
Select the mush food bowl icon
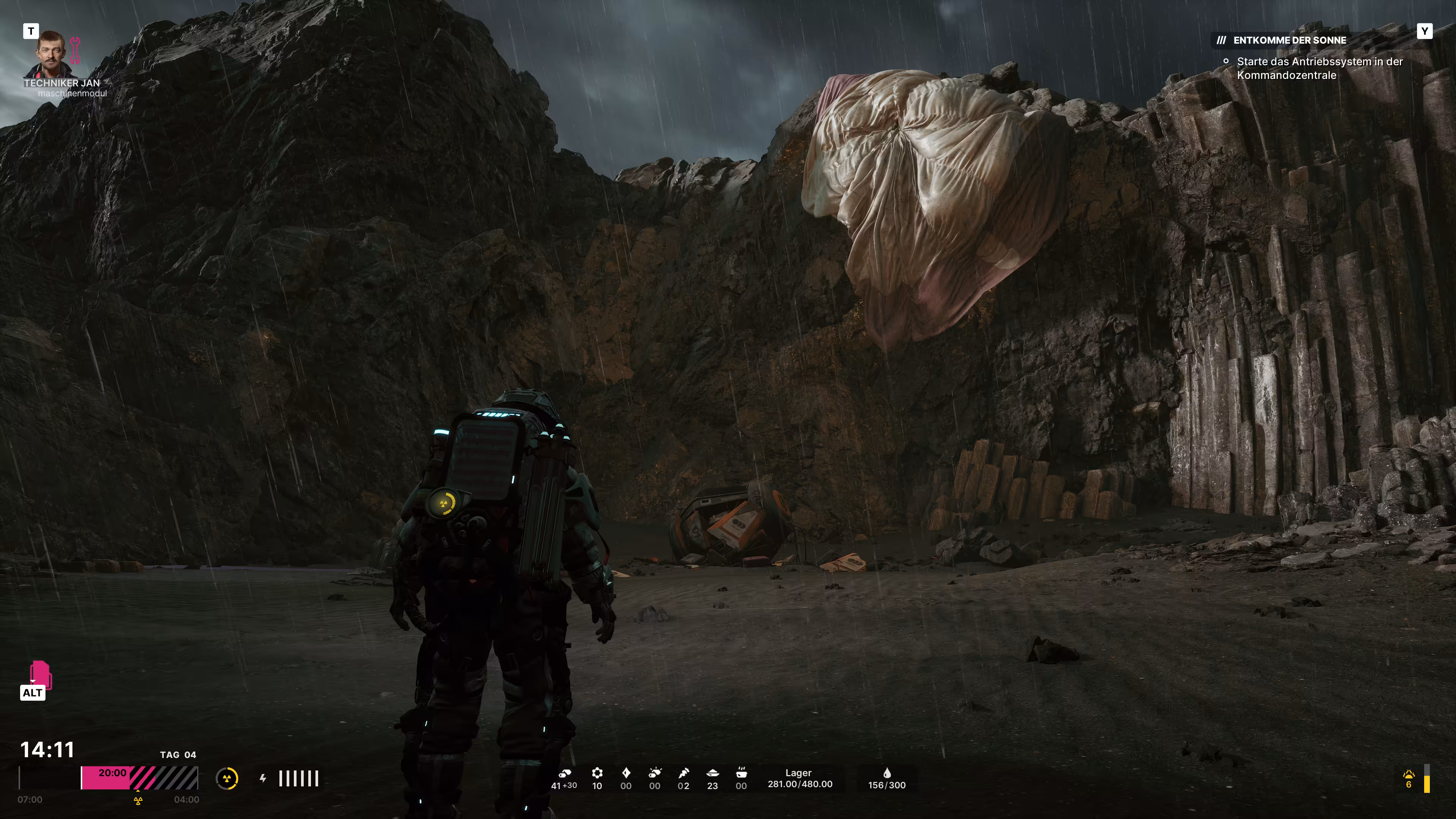click(x=712, y=773)
